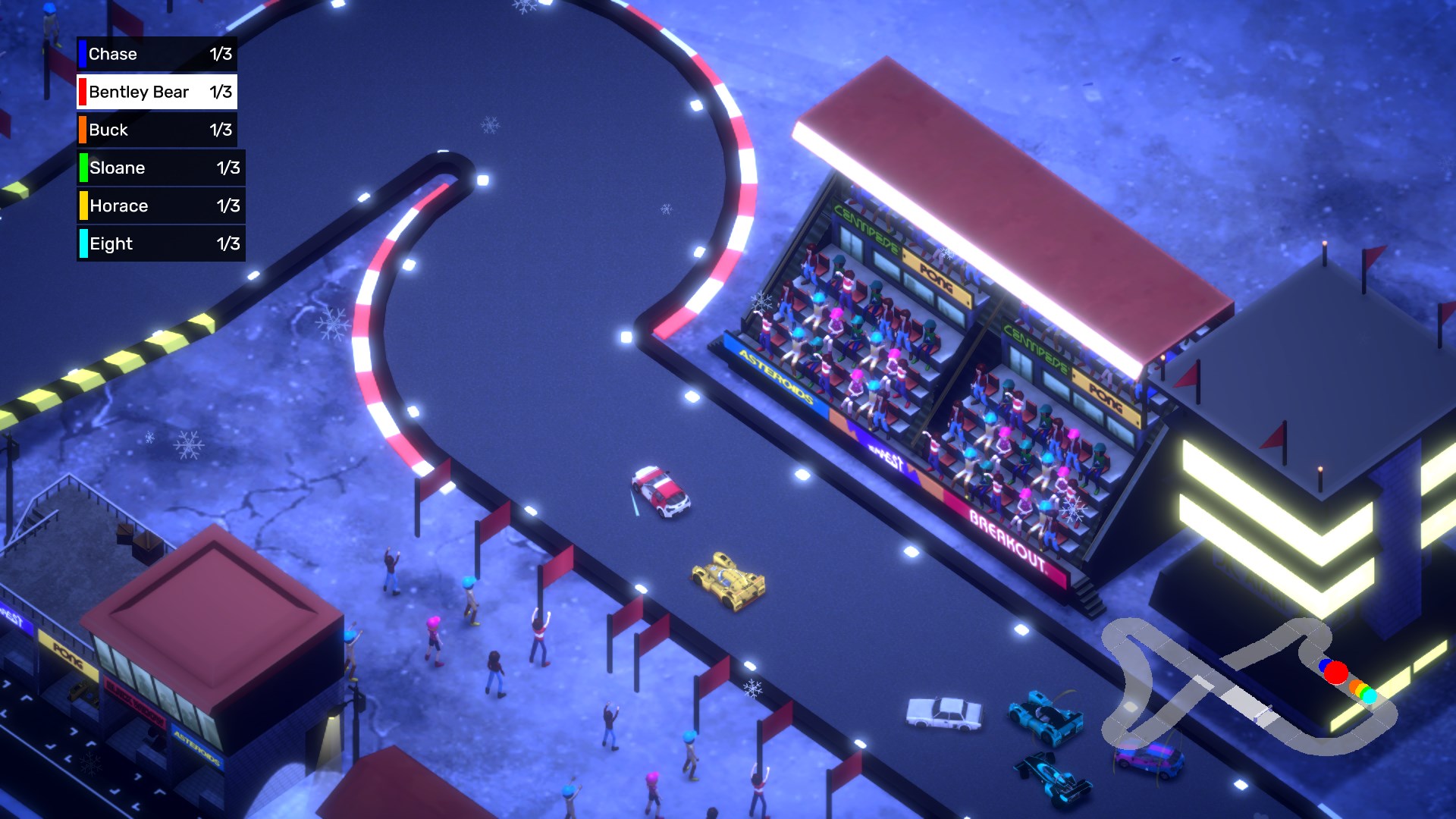
Task: Expand the Sloane row in the leaderboard
Action: [x=159, y=168]
